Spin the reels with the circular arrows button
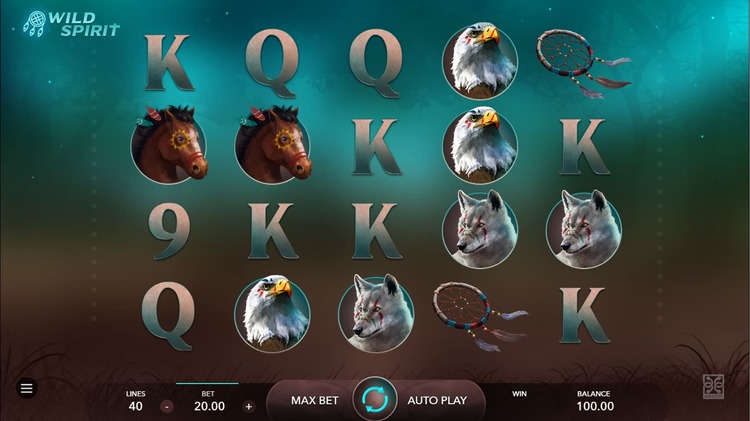Viewport: 750px width, 421px height. [375, 400]
